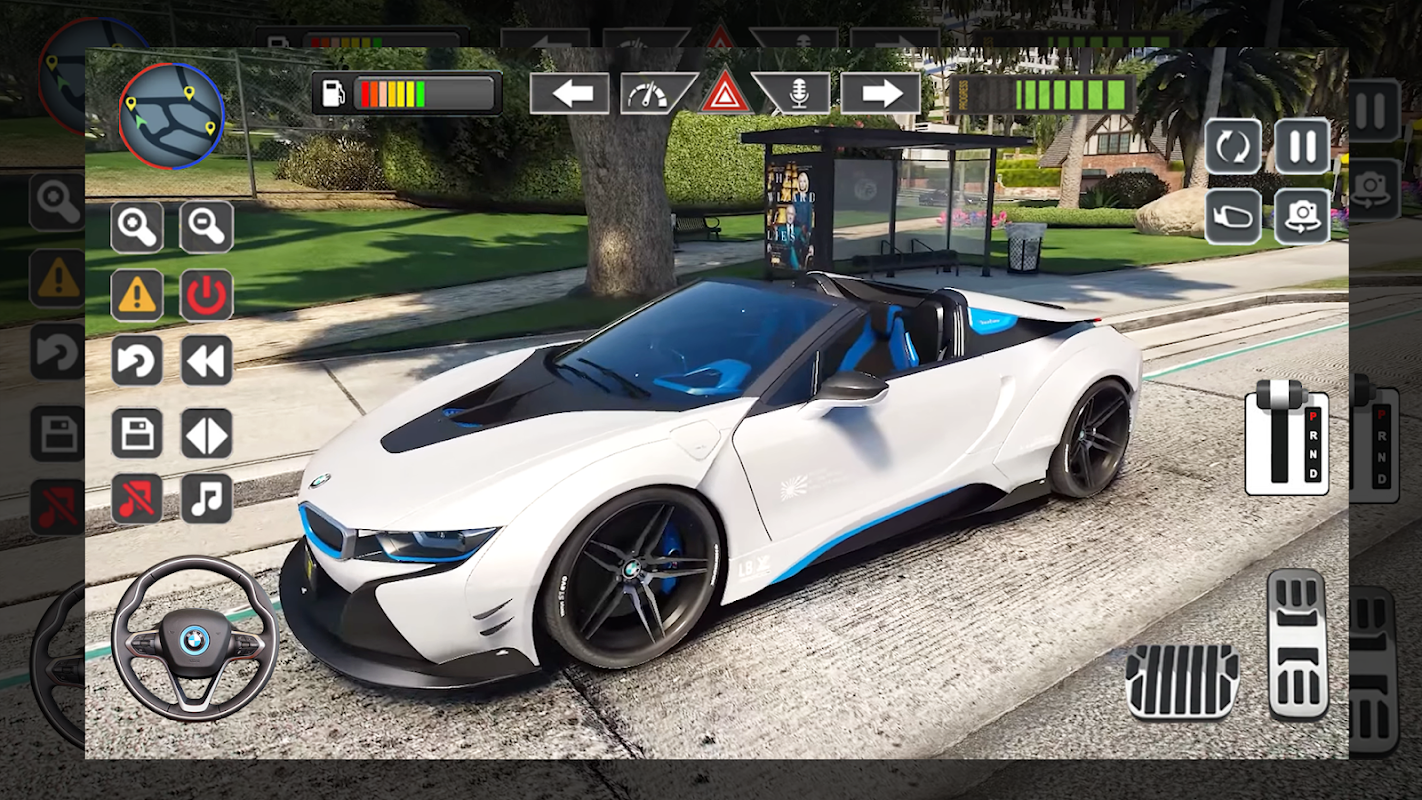Tap the double-arrow rewind button

(206, 361)
